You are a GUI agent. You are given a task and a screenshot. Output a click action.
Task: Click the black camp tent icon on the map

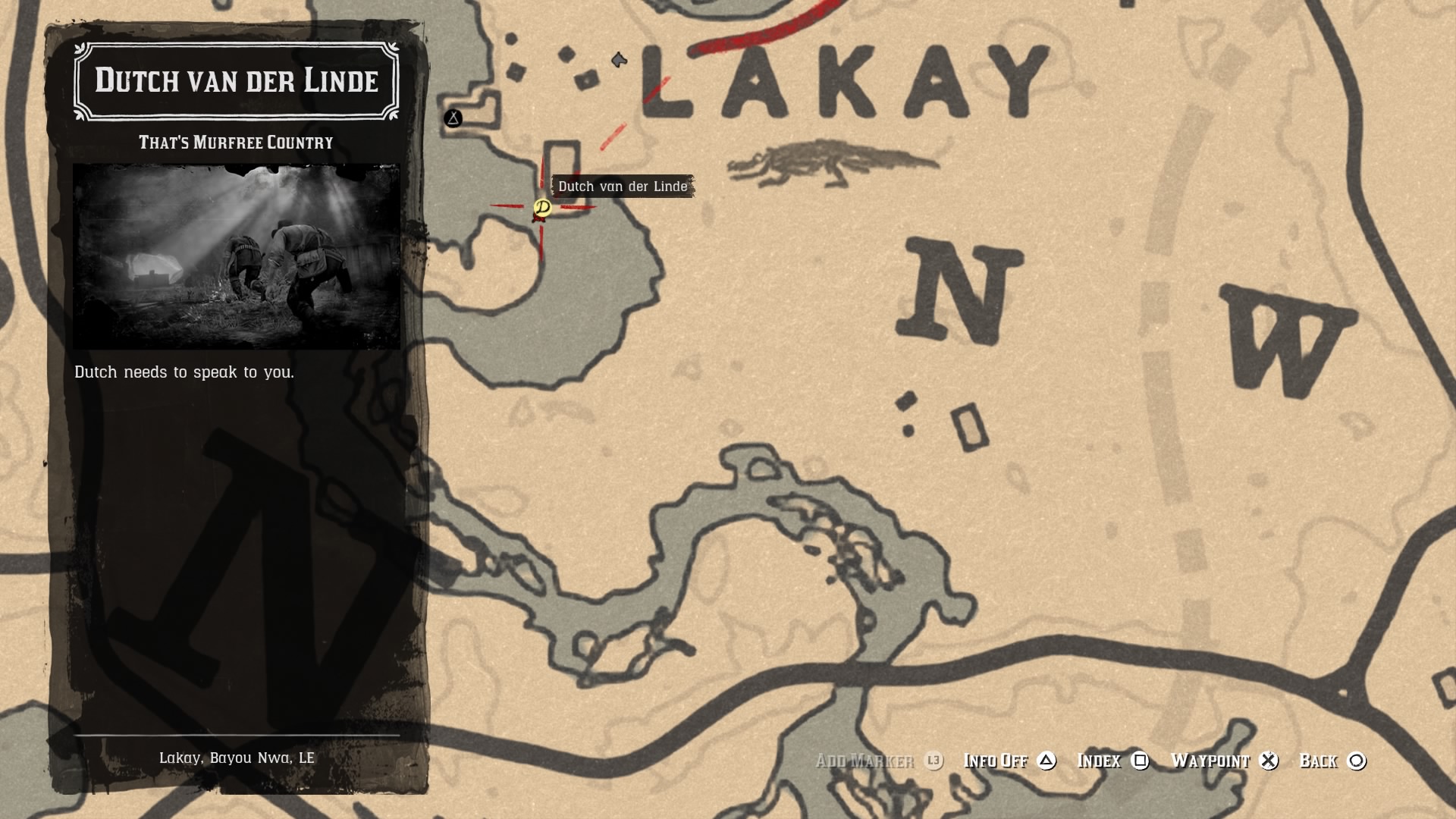click(453, 118)
